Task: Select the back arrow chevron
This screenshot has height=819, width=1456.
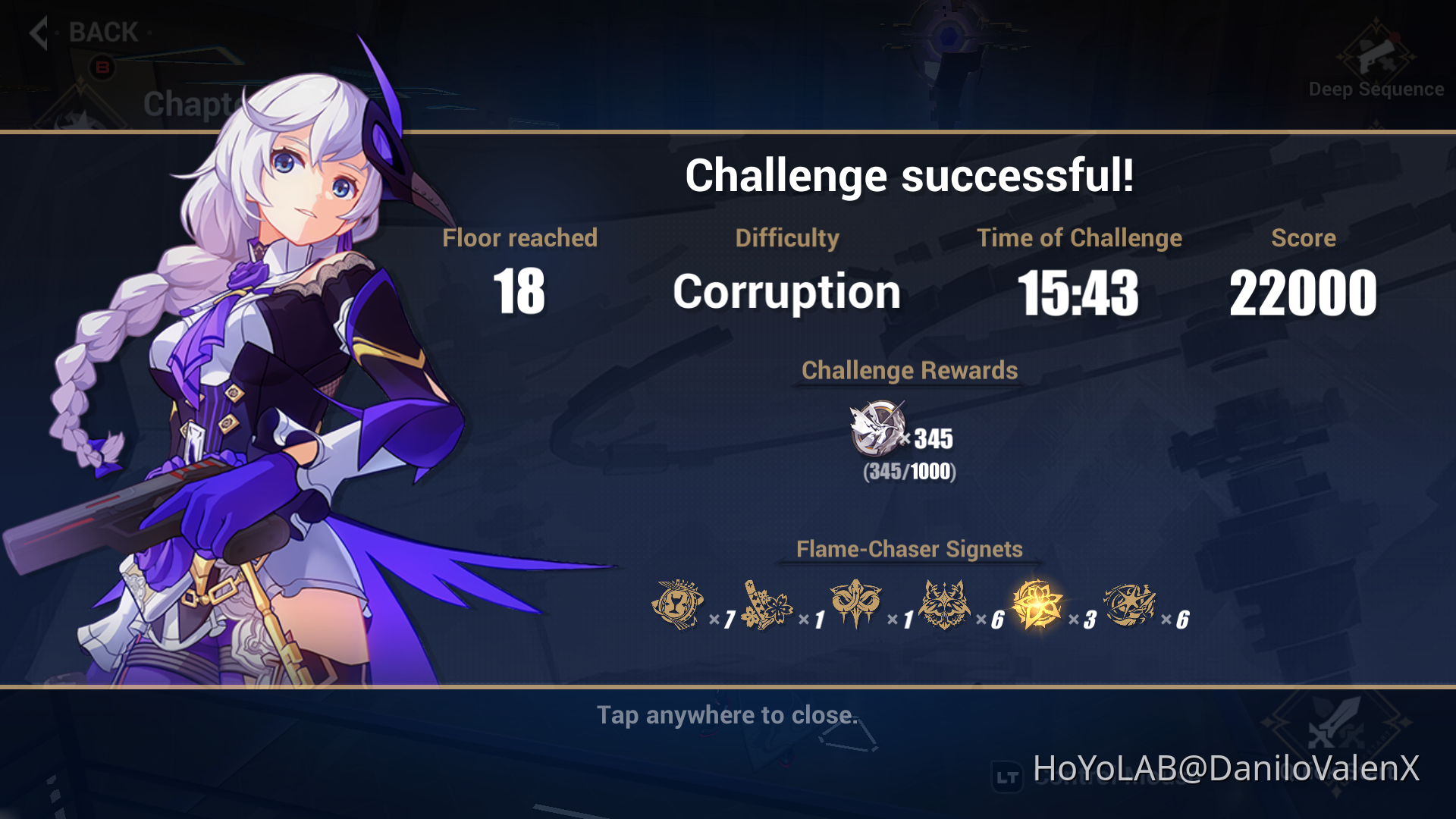Action: pos(36,33)
